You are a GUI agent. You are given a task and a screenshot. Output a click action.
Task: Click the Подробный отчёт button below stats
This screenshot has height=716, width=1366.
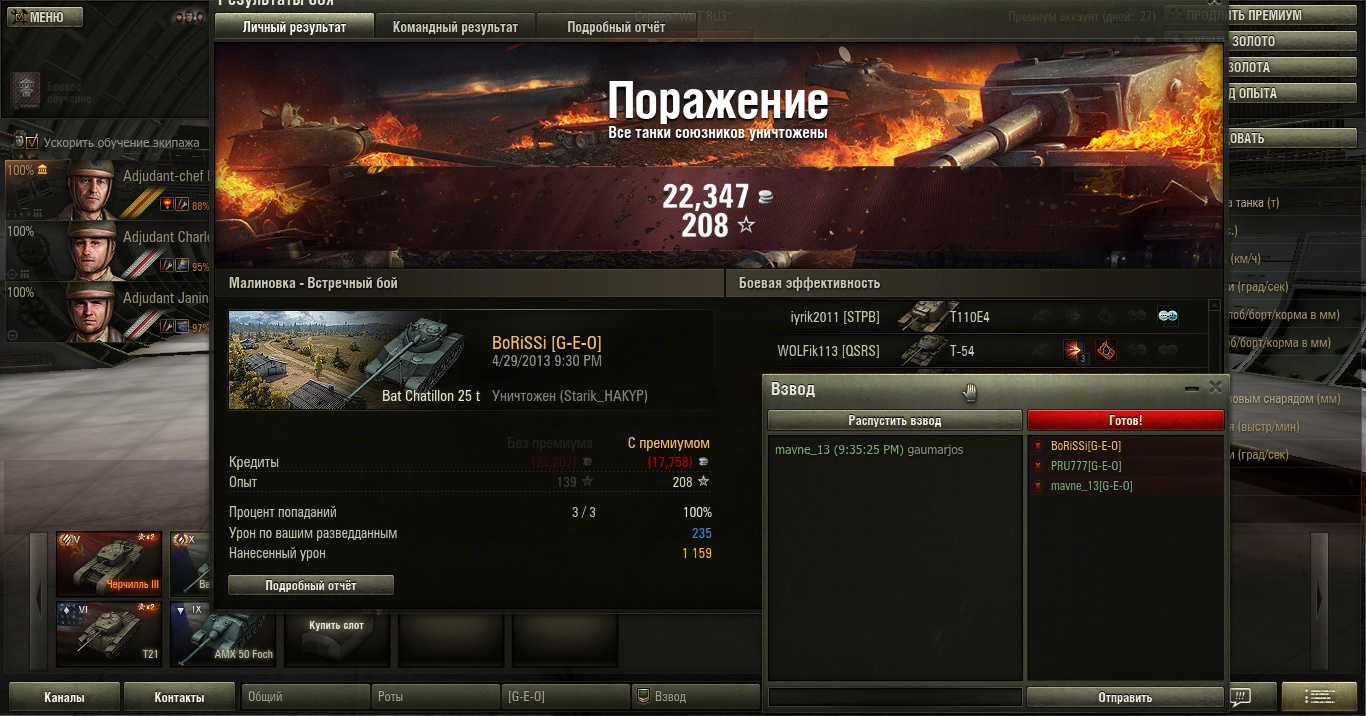tap(311, 585)
